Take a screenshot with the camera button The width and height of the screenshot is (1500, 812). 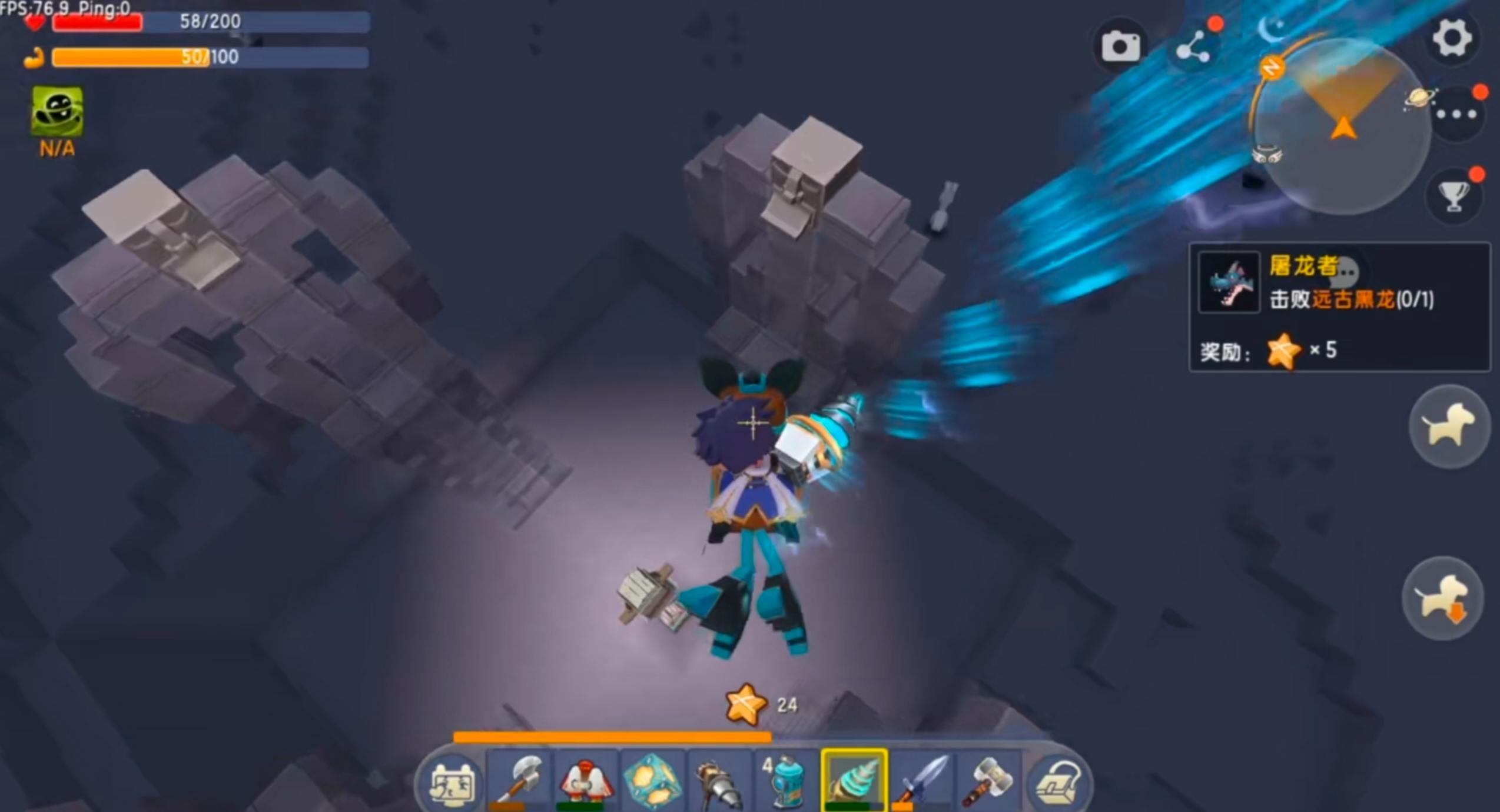point(1120,46)
